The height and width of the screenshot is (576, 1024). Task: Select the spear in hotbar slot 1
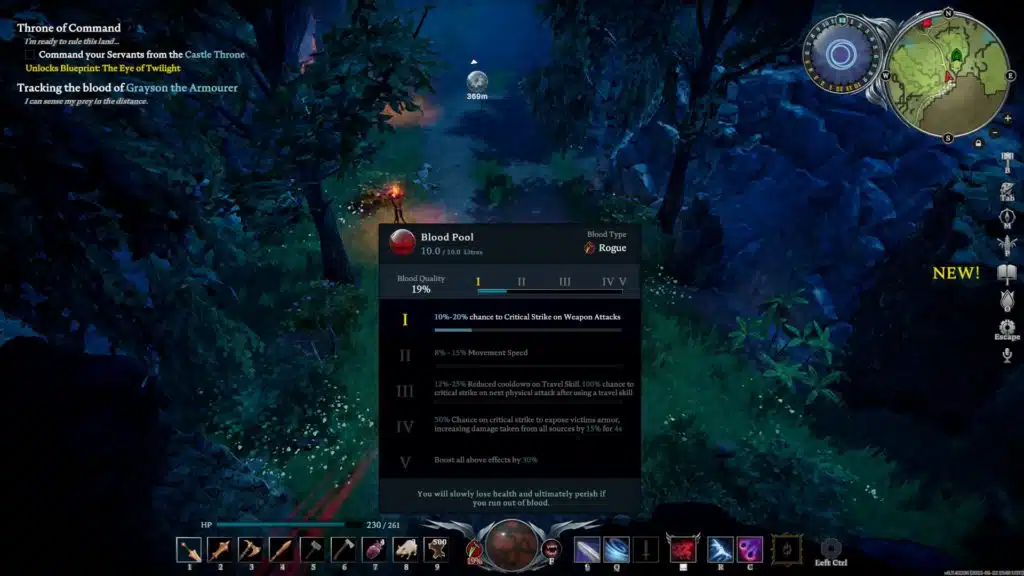tap(189, 549)
